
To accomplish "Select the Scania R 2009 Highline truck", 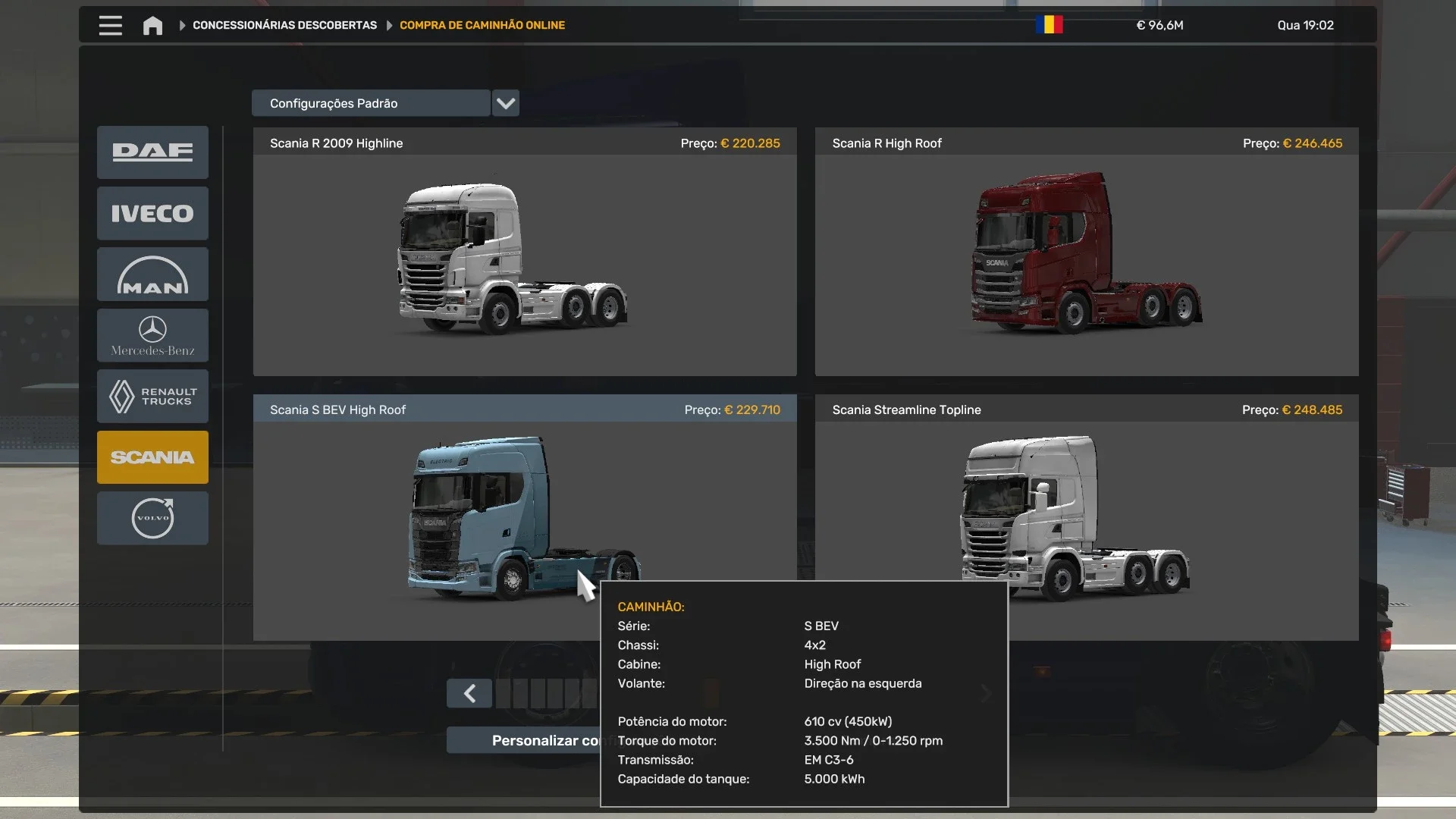I will point(525,258).
